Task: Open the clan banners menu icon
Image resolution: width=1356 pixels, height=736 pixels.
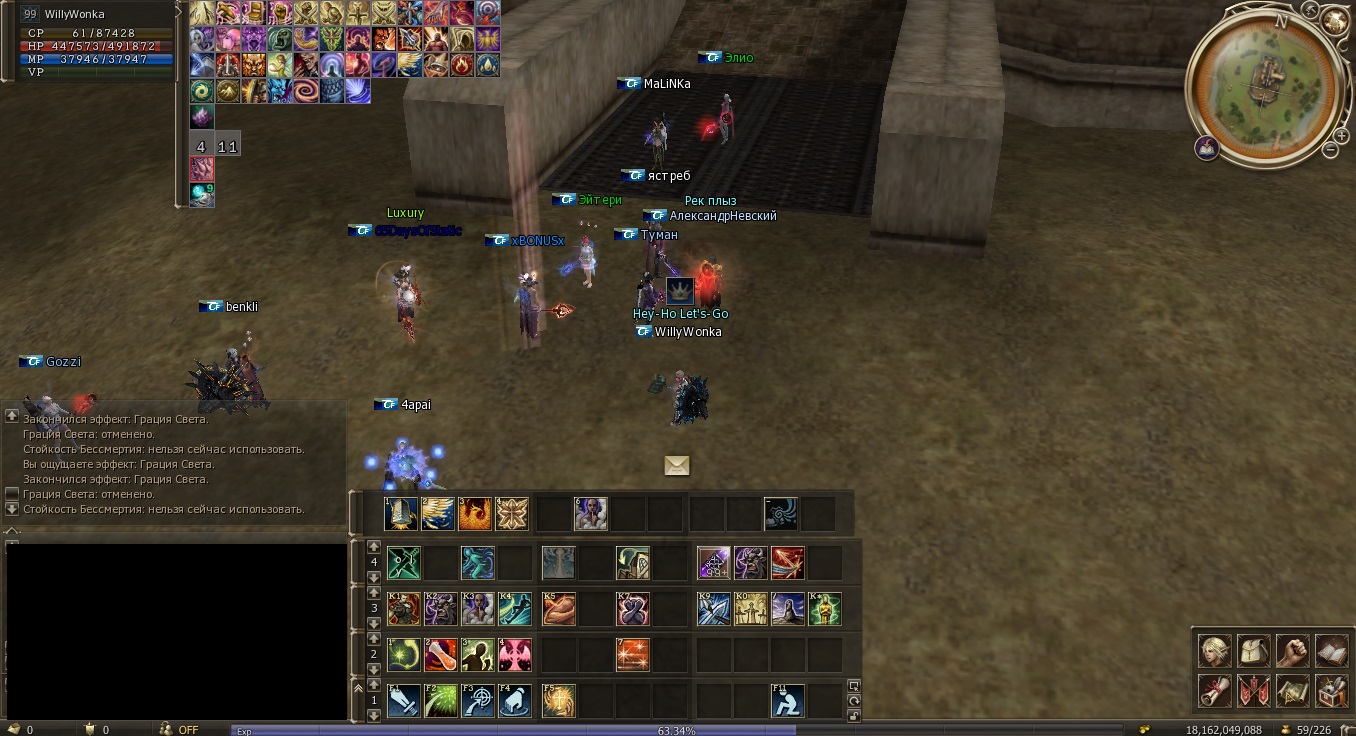Action: (x=1254, y=690)
